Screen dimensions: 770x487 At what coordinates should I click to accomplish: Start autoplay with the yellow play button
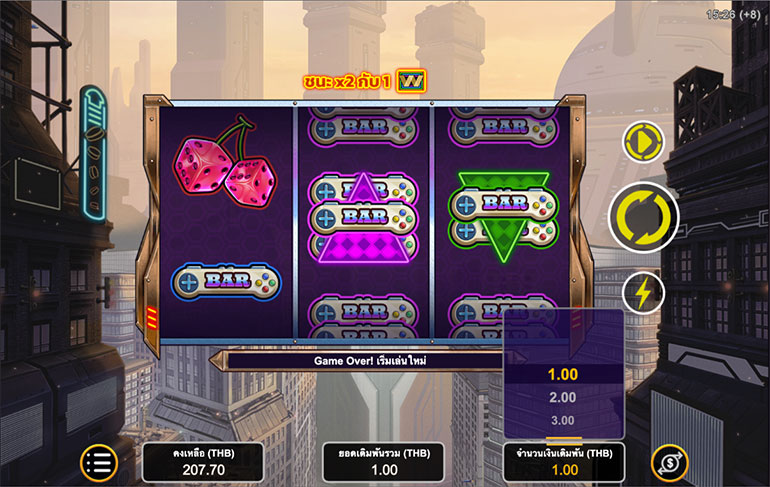click(x=645, y=144)
